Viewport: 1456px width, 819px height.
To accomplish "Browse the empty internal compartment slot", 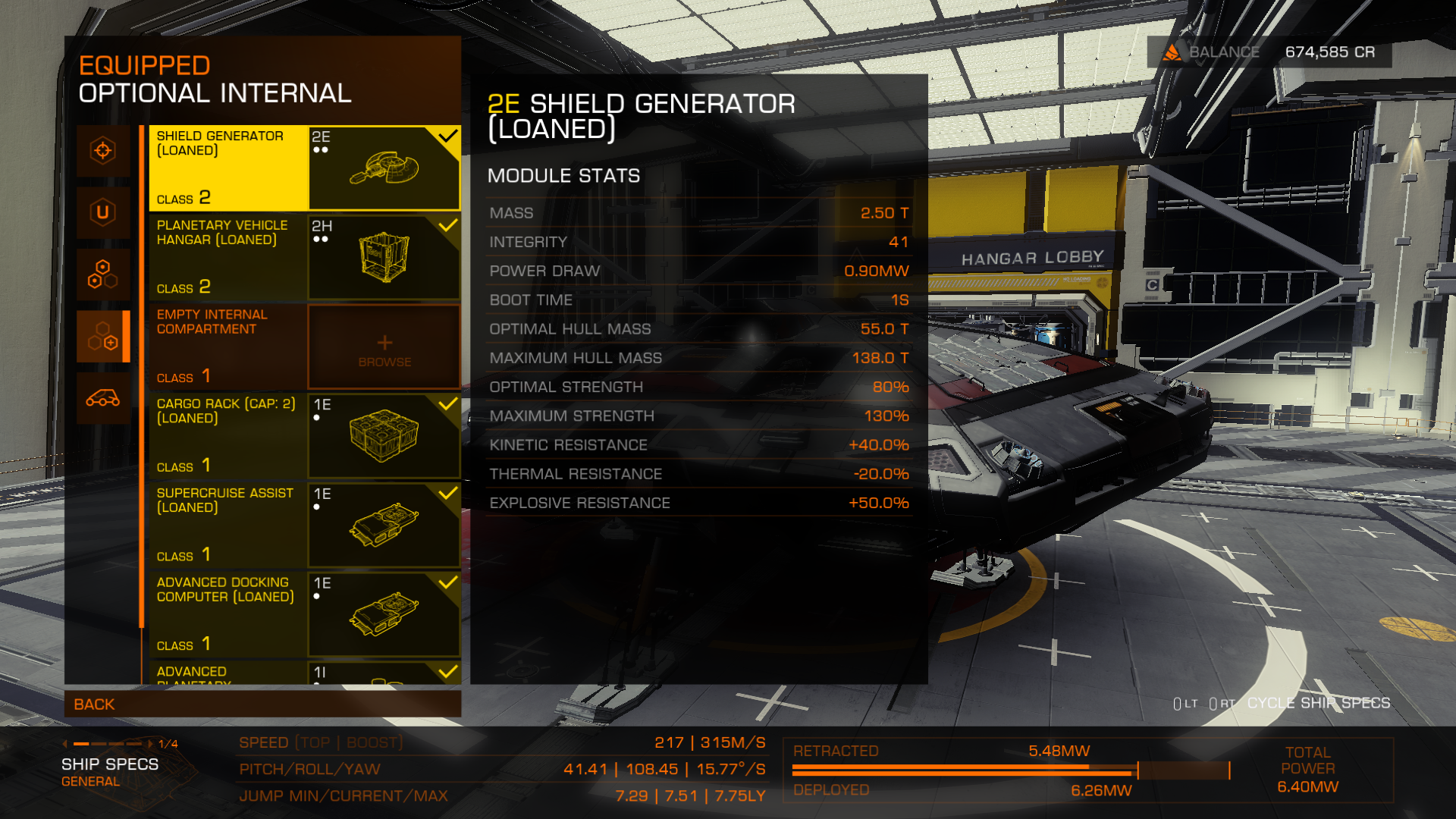I will coord(384,347).
